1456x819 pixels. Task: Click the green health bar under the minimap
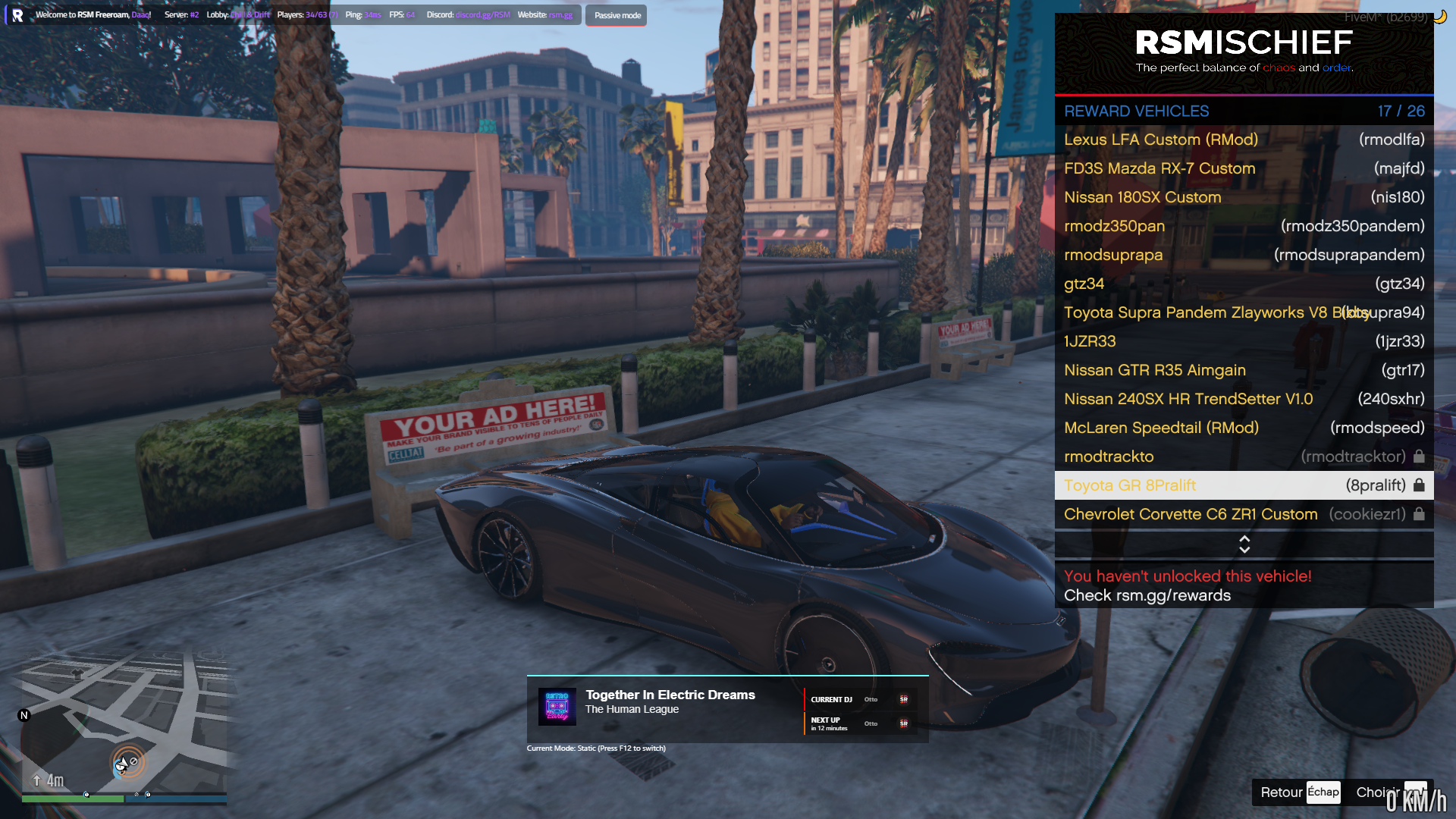coord(72,799)
